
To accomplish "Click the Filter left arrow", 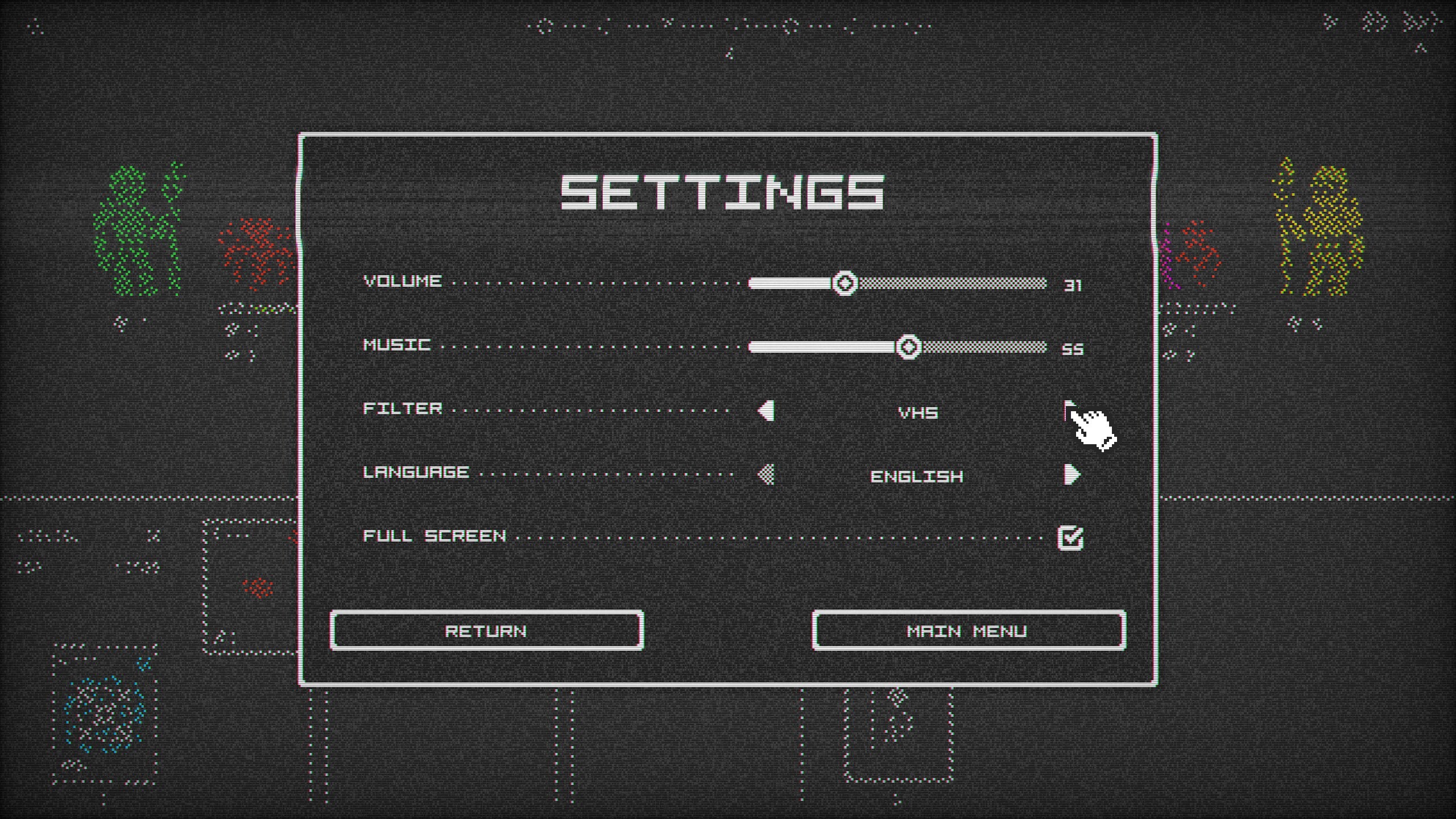I will pos(765,411).
